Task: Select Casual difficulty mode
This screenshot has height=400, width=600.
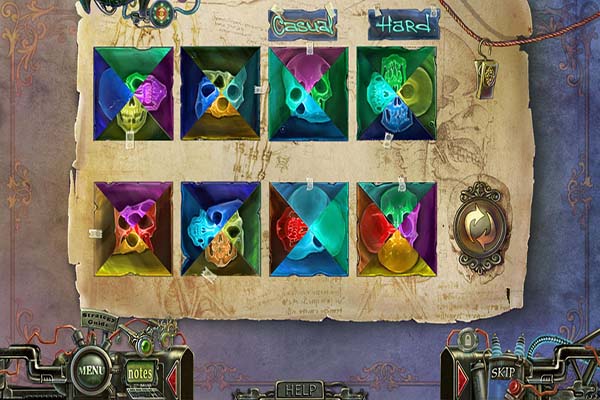Action: (x=302, y=23)
